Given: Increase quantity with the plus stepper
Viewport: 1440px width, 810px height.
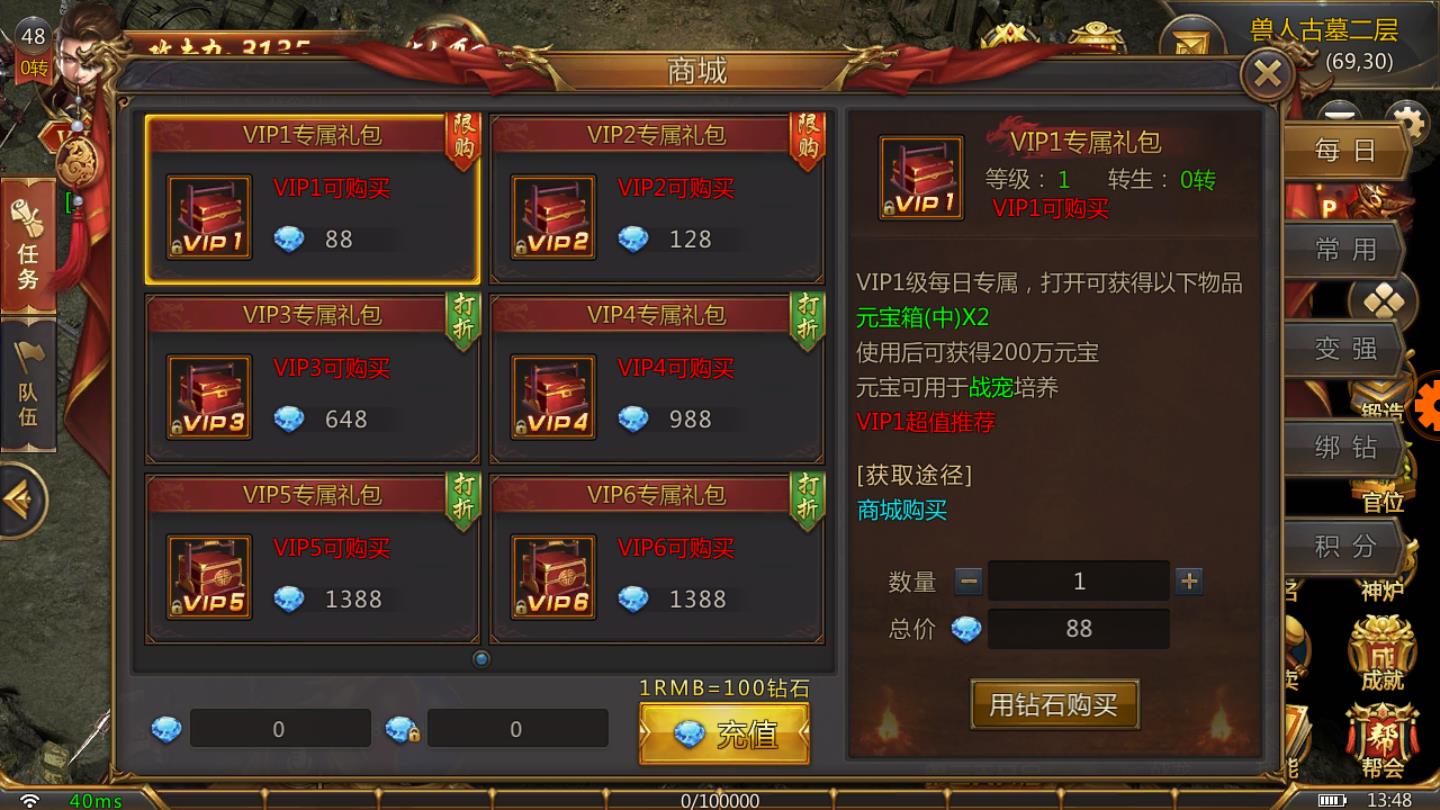Looking at the screenshot, I should [x=1189, y=580].
